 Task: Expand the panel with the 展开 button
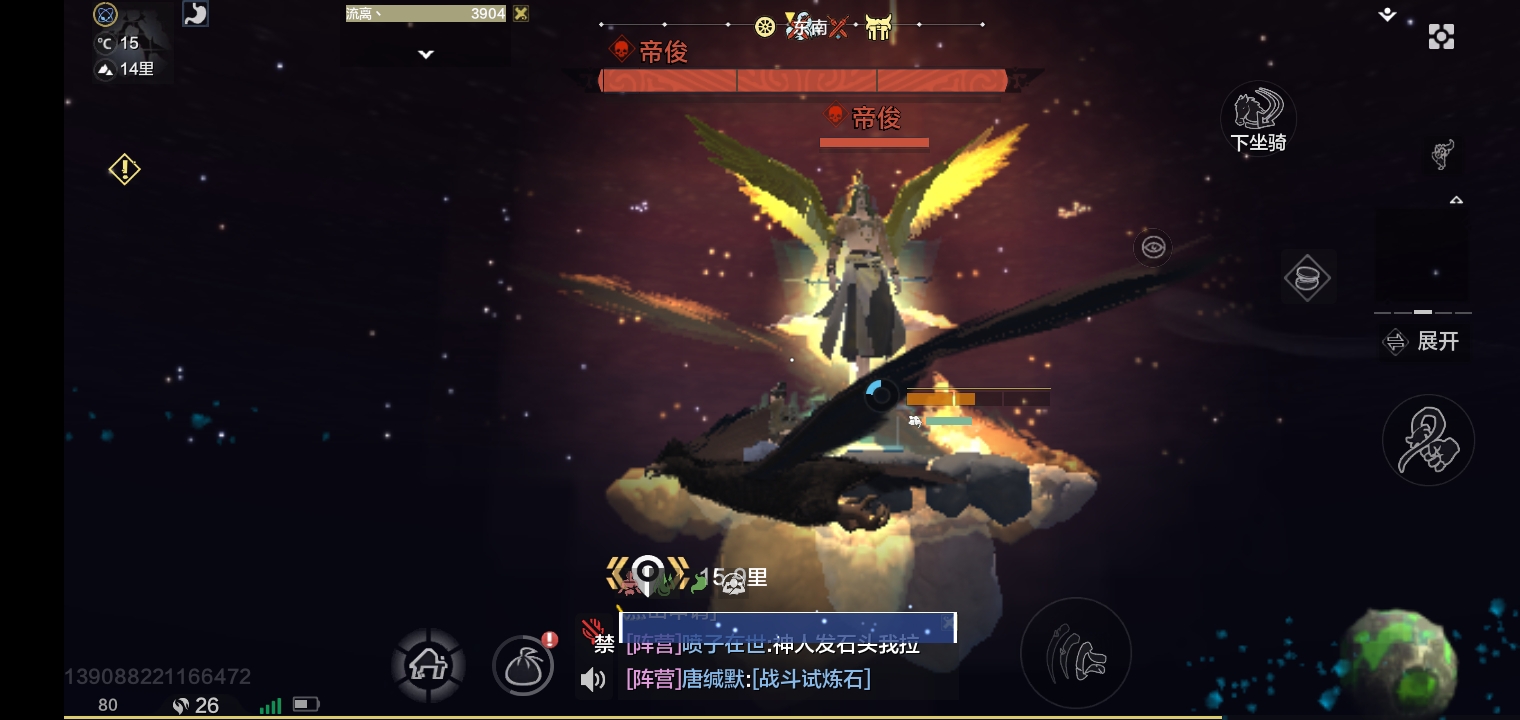pos(1423,342)
